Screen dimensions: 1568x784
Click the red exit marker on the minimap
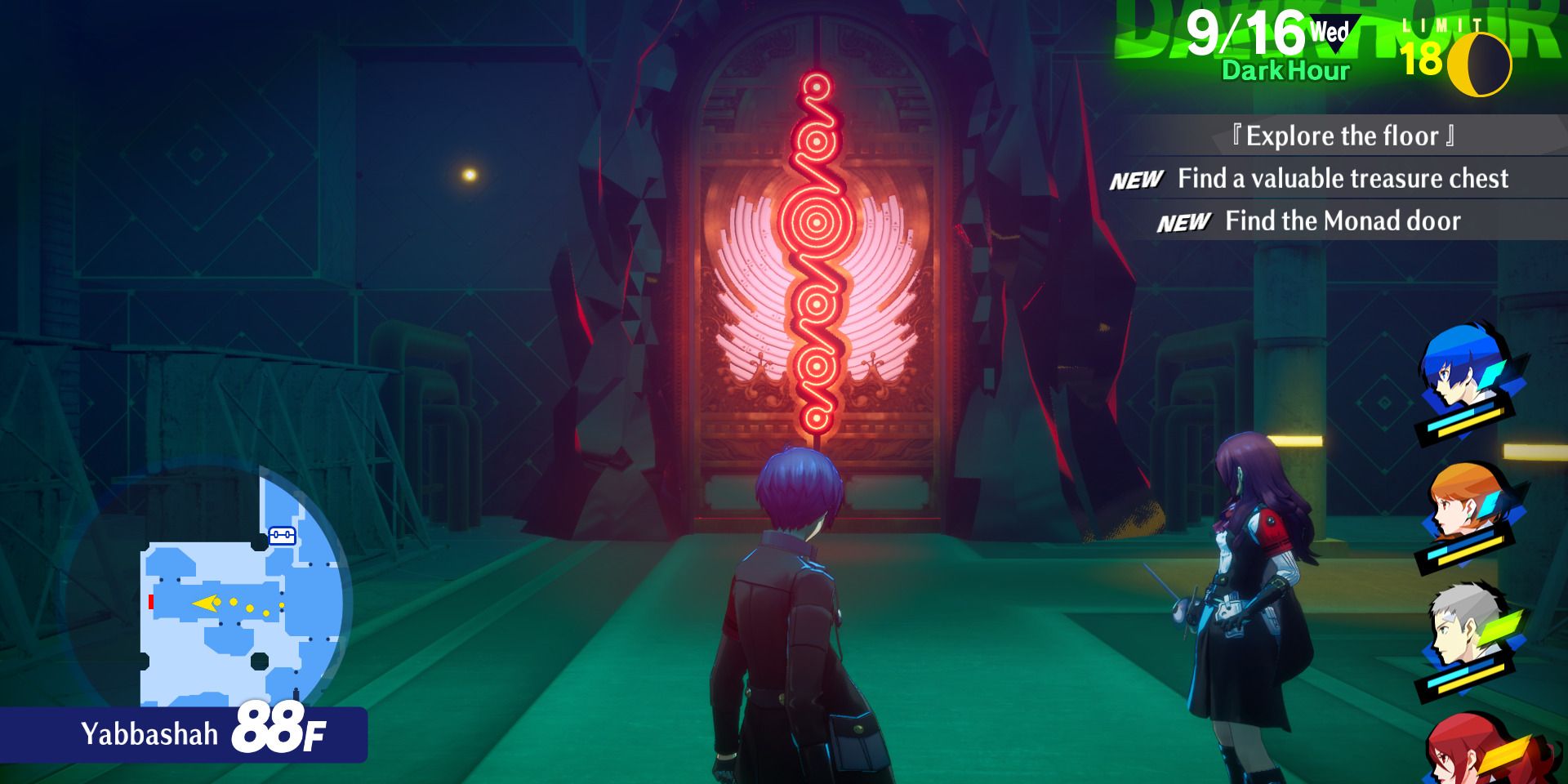click(150, 601)
